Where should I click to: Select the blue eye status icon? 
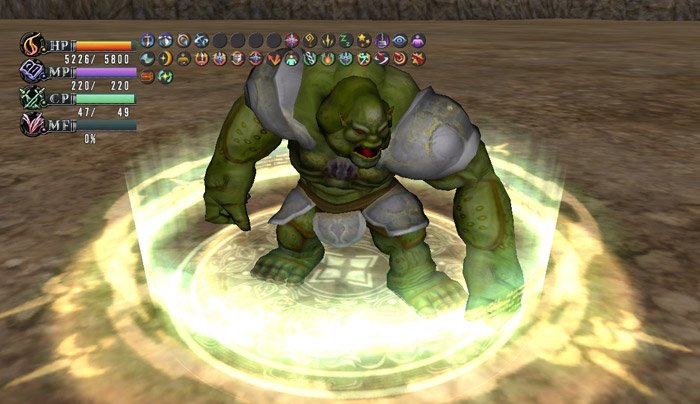[x=399, y=40]
